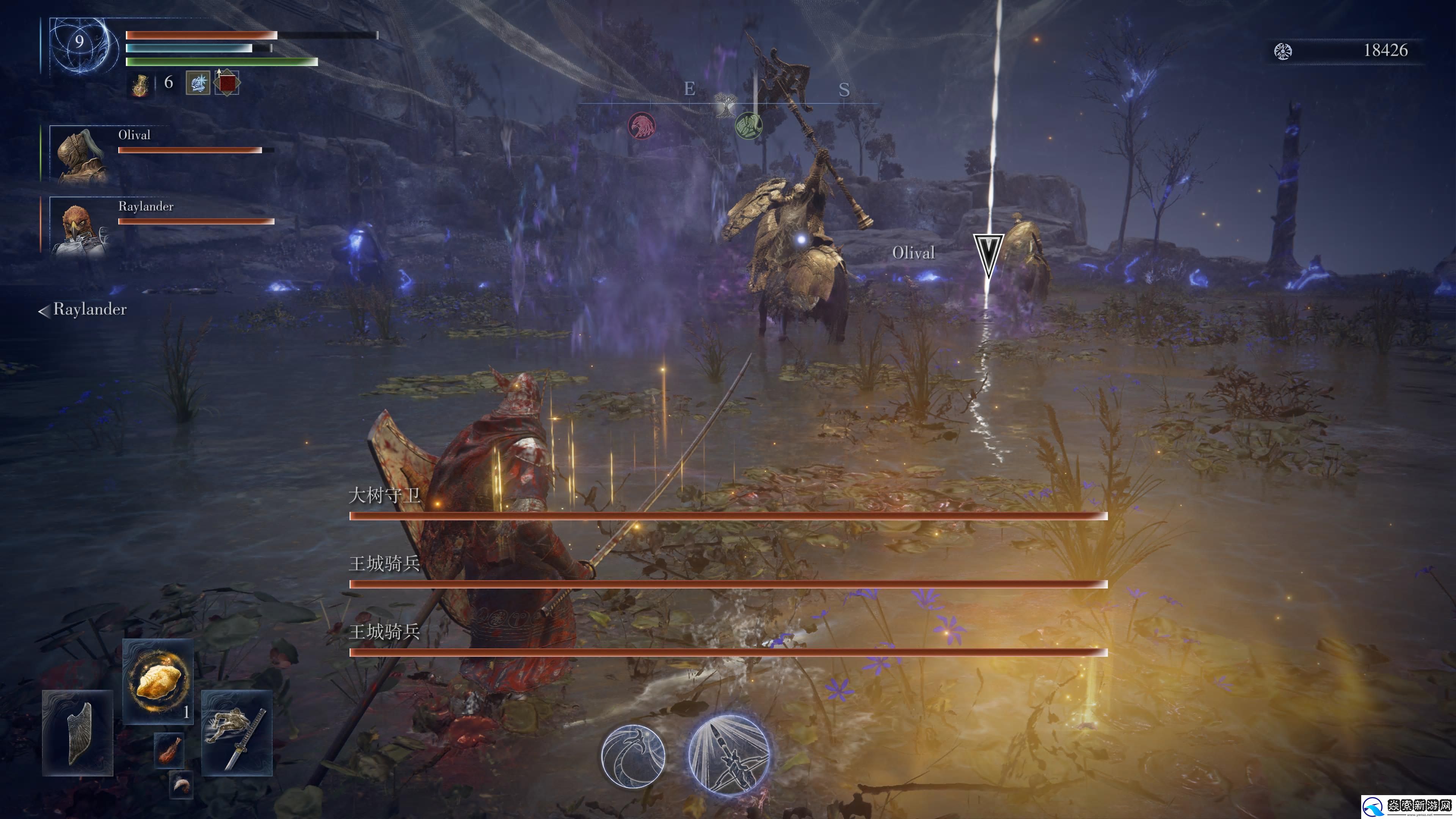The height and width of the screenshot is (819, 1456).
Task: Click the level 9 emblem
Action: pos(80,42)
